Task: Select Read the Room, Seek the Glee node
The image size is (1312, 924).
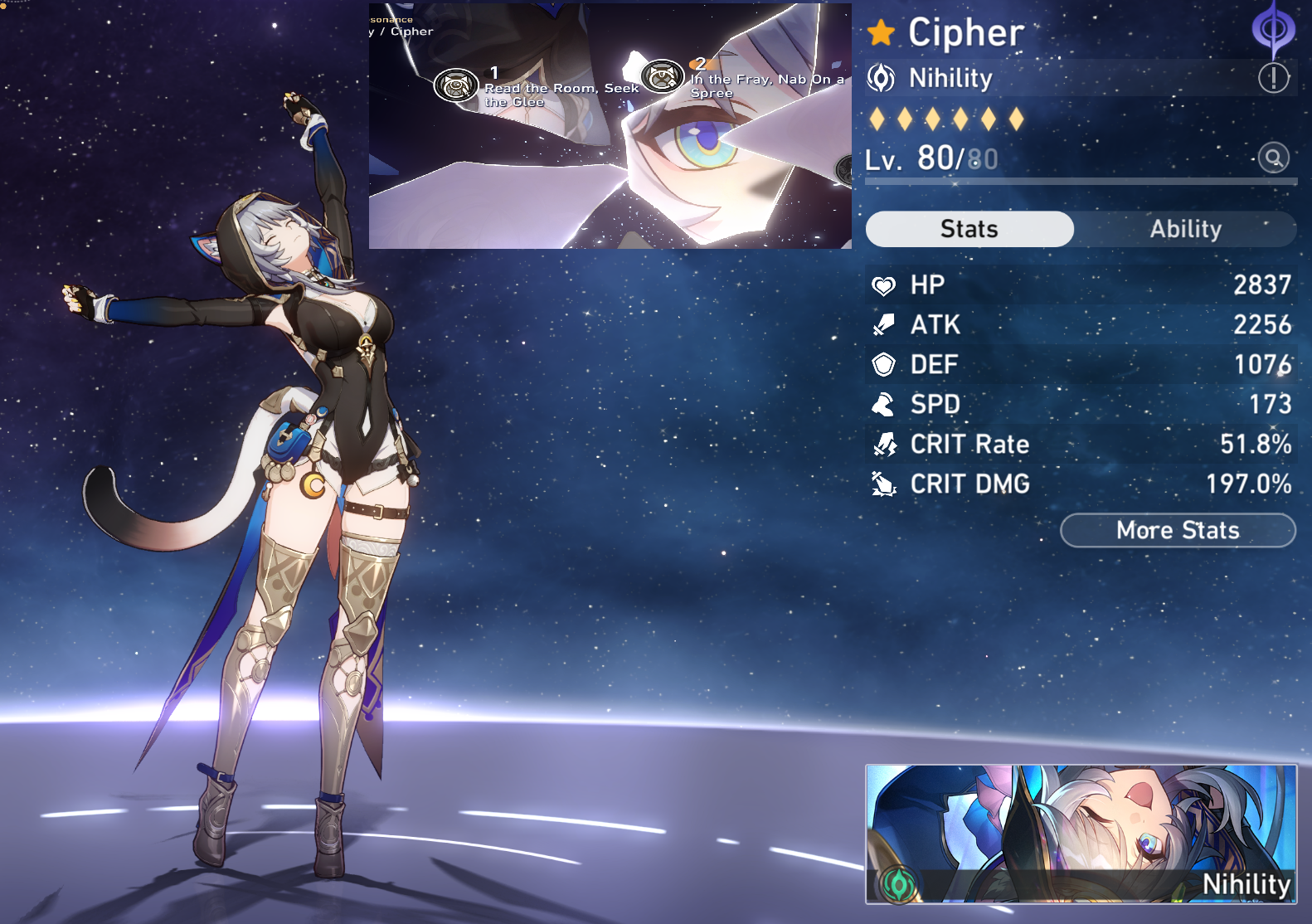Action: click(456, 85)
